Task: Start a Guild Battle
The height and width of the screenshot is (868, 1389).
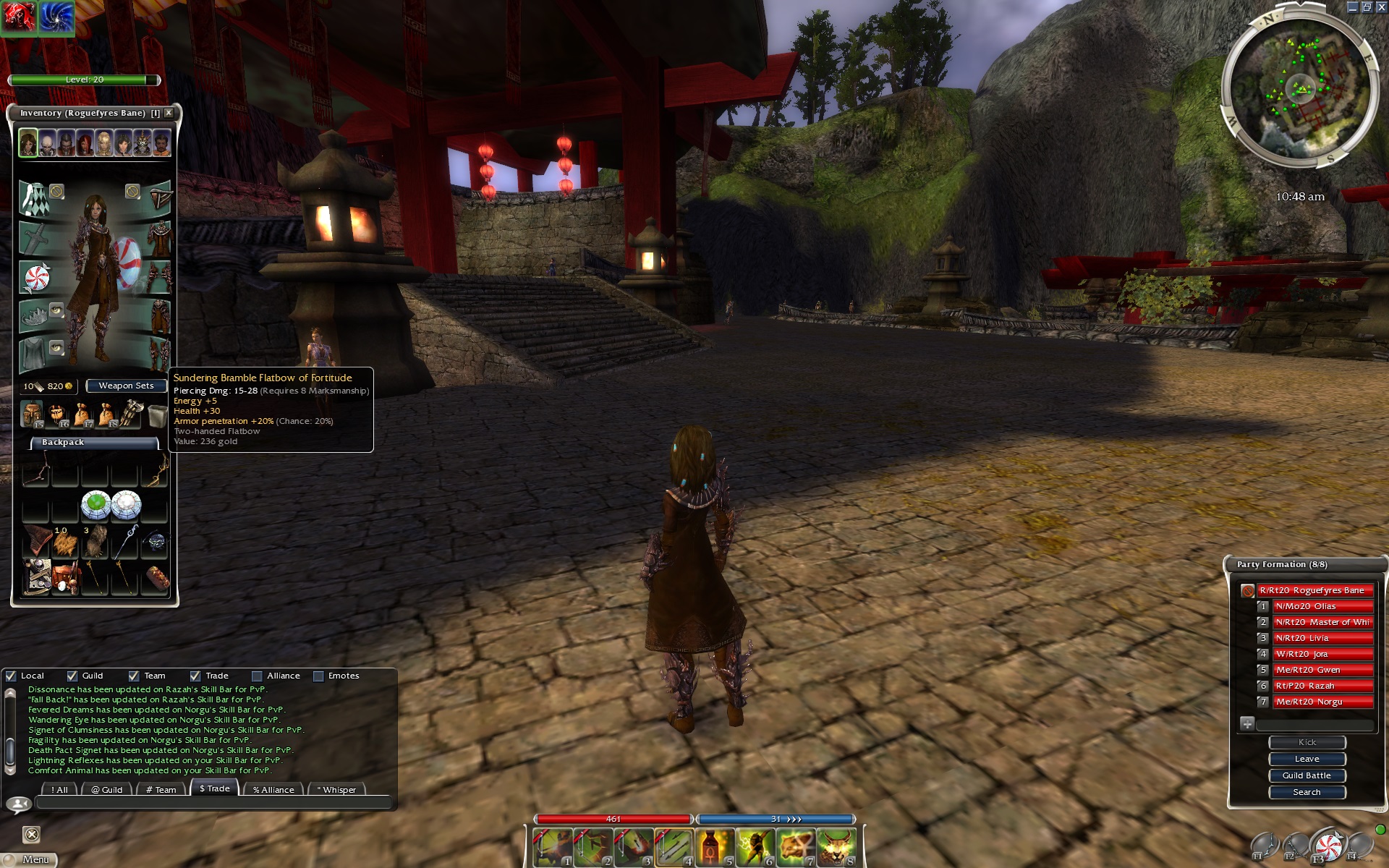Action: tap(1307, 775)
